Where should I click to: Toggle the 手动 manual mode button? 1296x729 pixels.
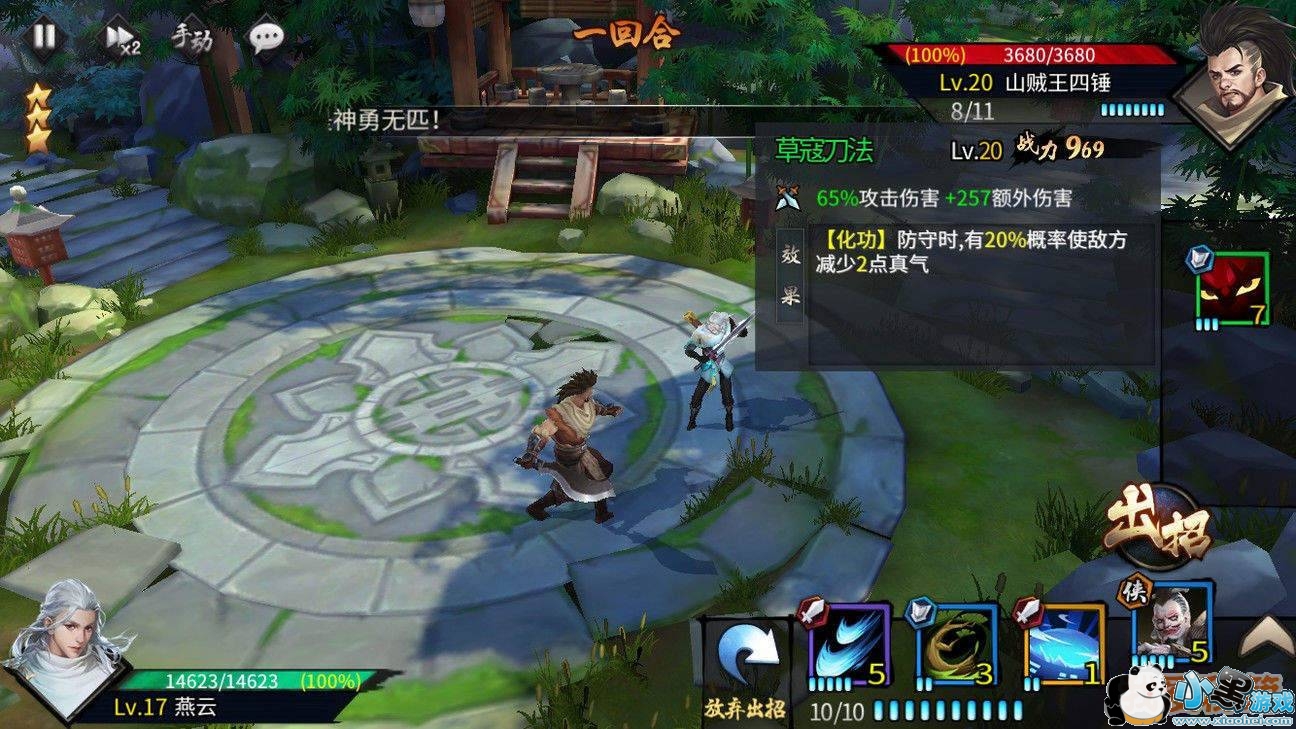[192, 38]
